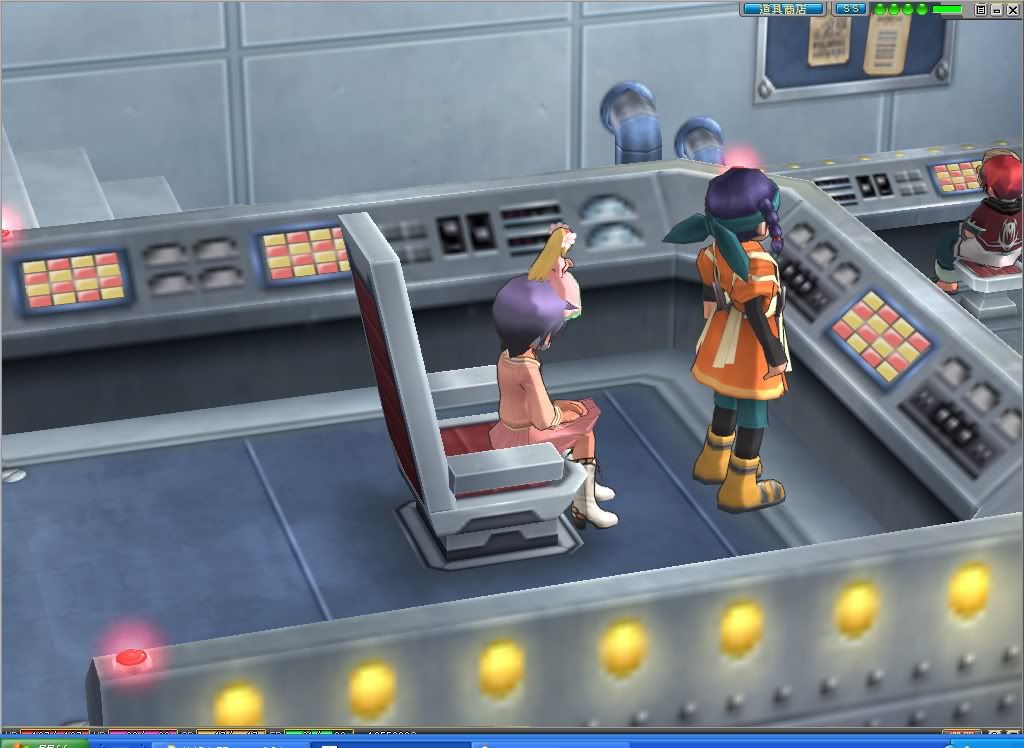Click the SS screenshot button
1024x748 pixels.
(851, 9)
